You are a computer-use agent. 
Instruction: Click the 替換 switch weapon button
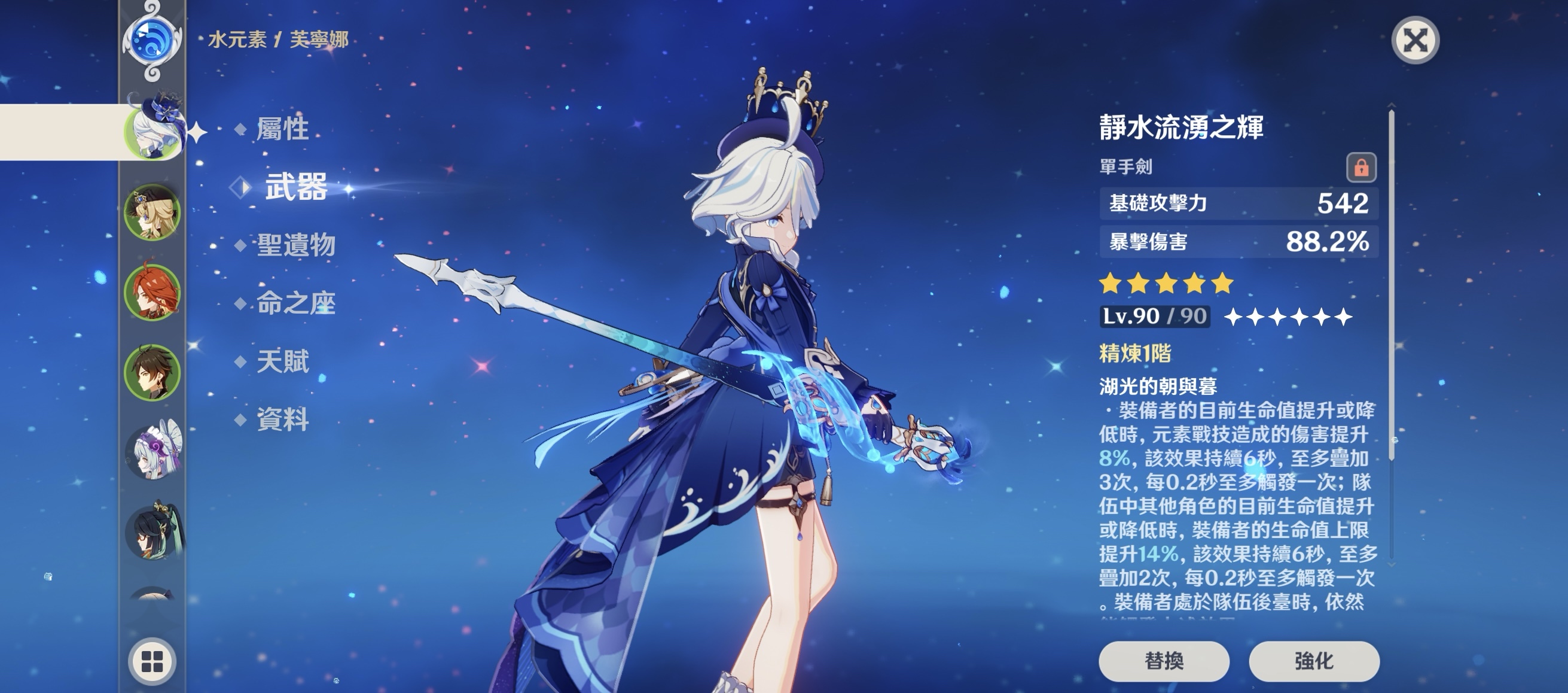pos(1164,661)
